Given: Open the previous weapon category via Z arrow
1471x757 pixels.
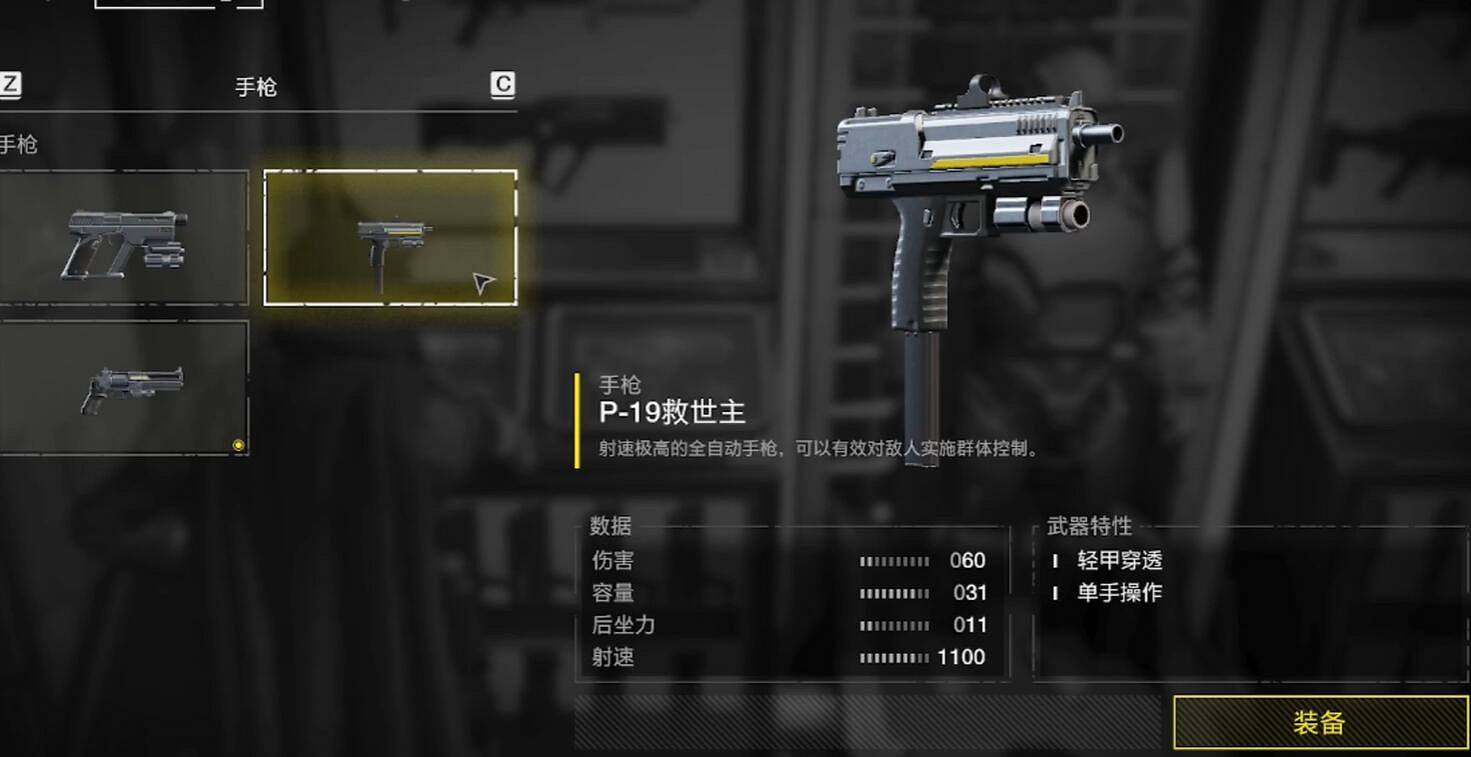Looking at the screenshot, I should point(9,87).
